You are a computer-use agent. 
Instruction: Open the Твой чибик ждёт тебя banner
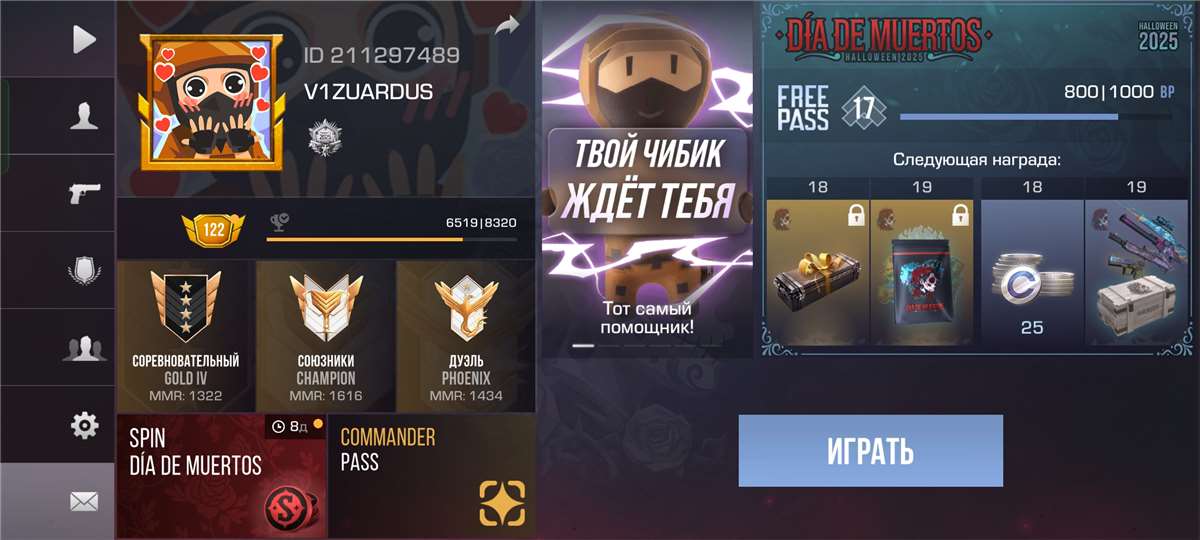646,180
